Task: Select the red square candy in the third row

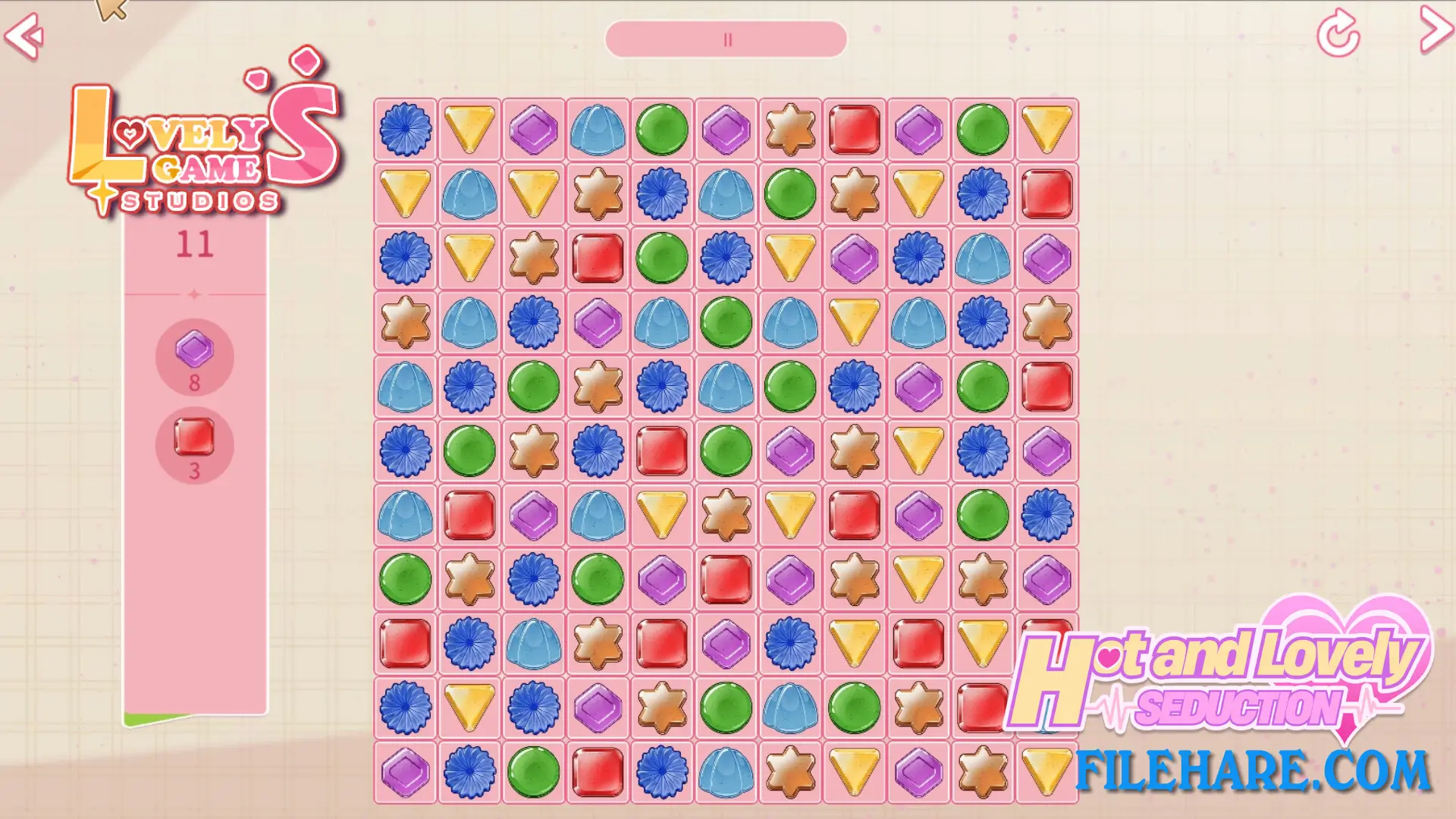Action: tap(596, 258)
